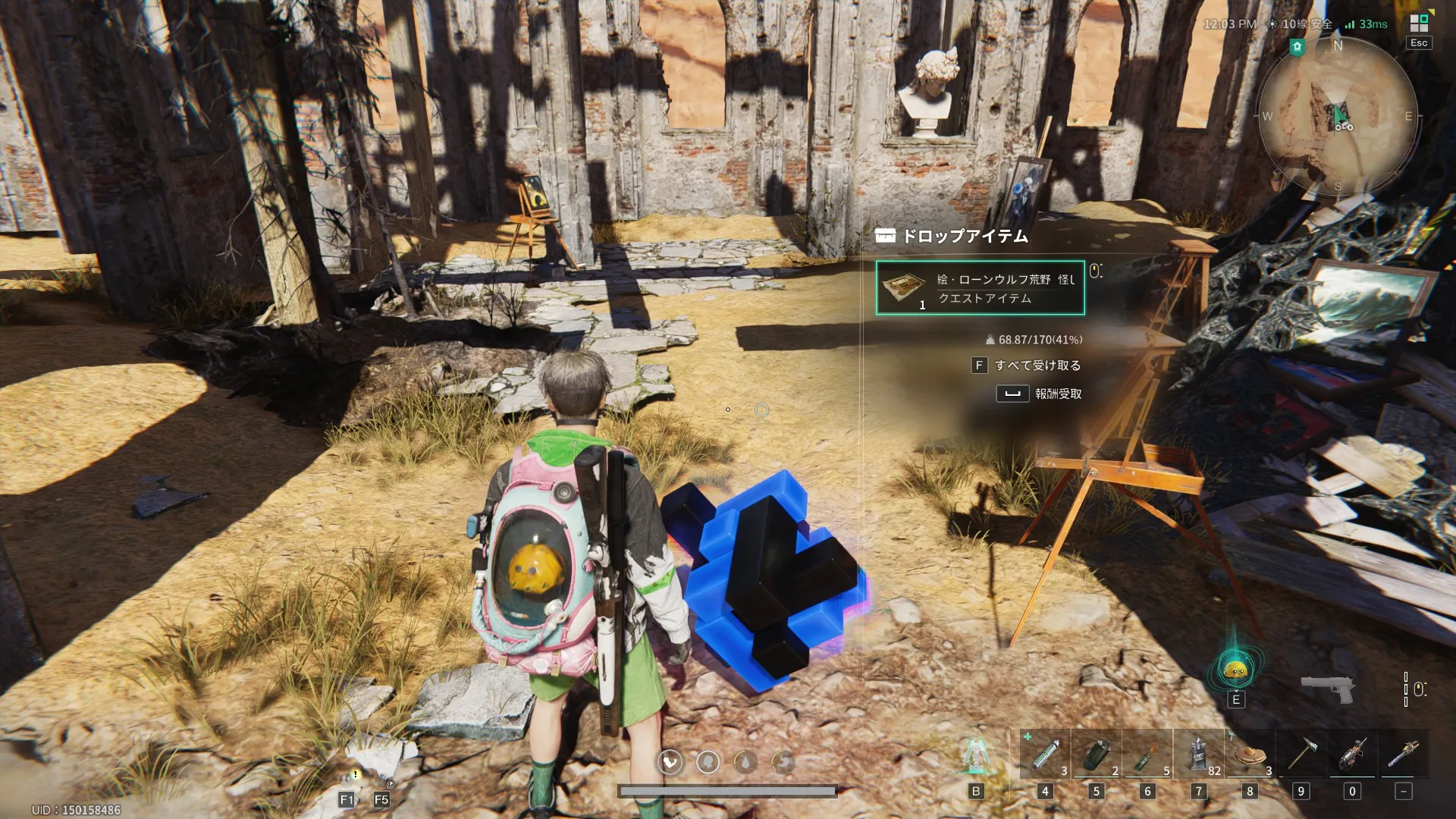Open the four-square main menu icon

pyautogui.click(x=1419, y=24)
